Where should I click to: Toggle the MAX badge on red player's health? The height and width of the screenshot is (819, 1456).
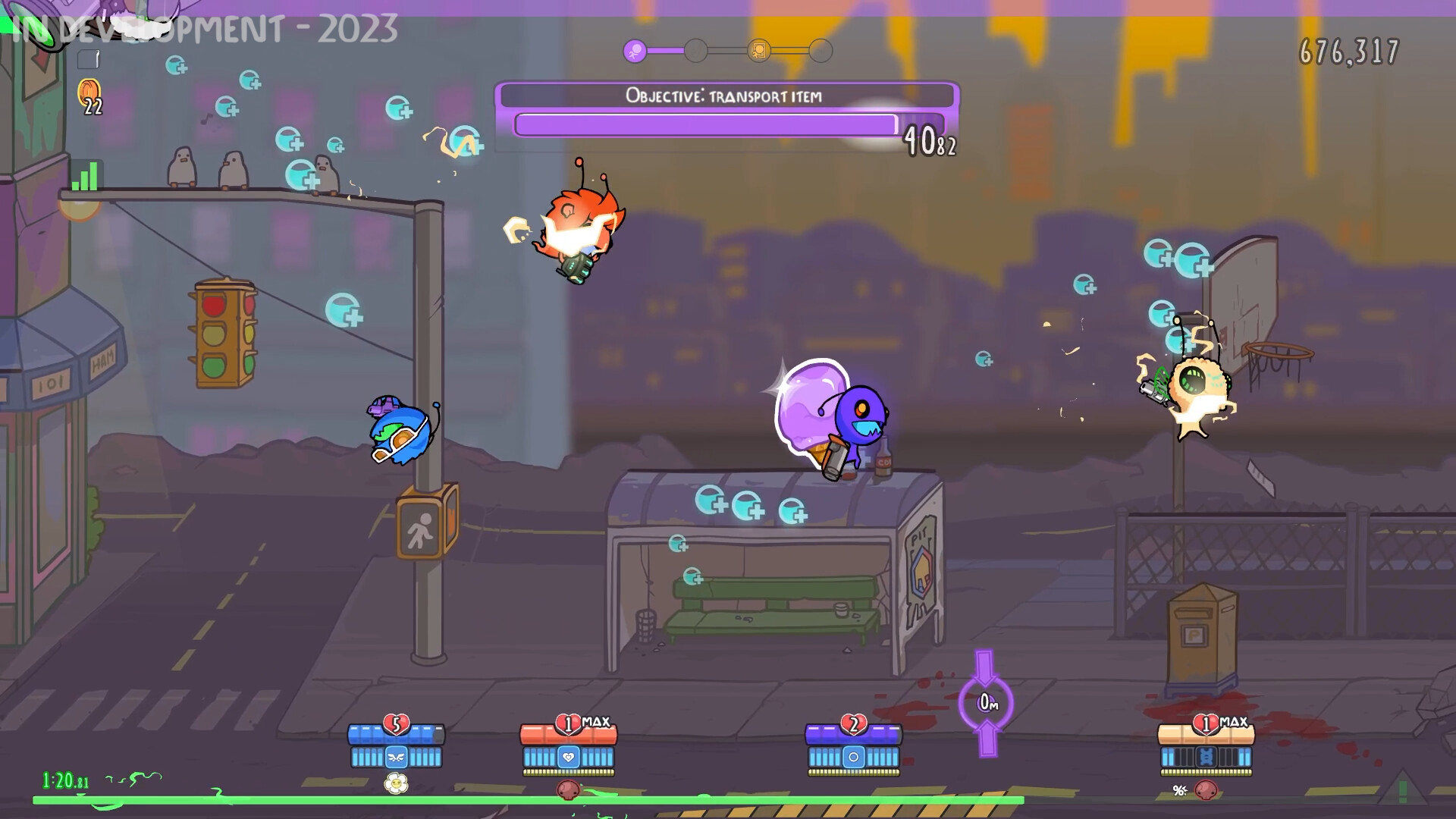pyautogui.click(x=596, y=721)
